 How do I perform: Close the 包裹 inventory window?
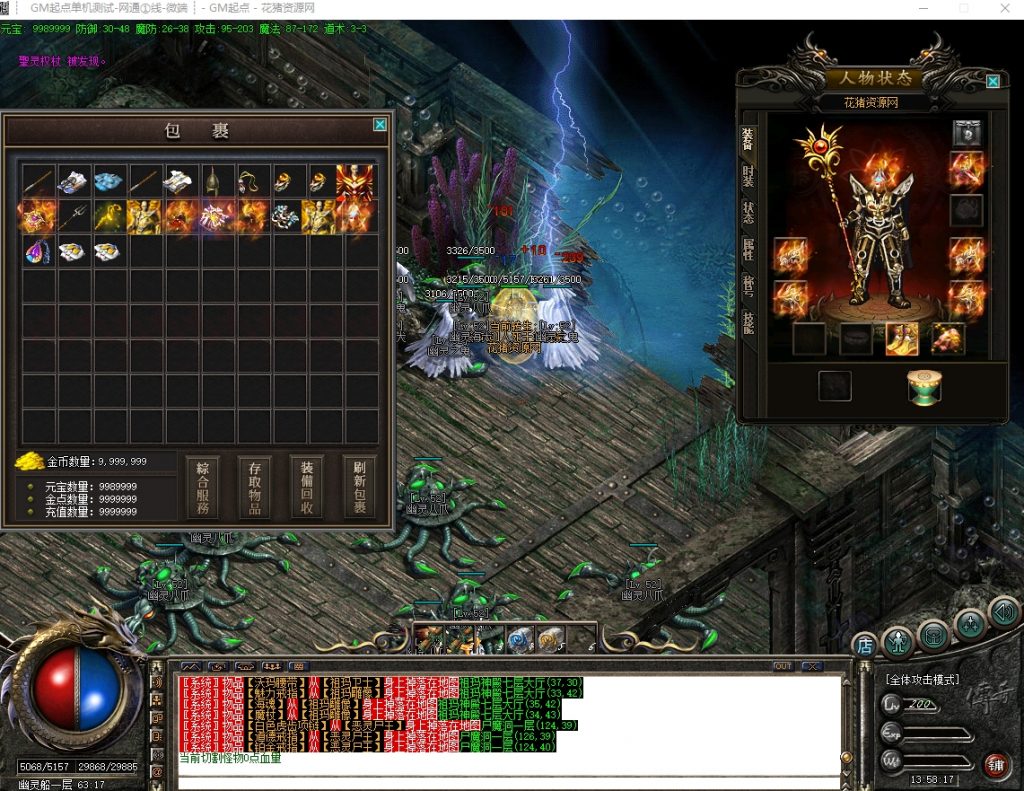pos(380,125)
